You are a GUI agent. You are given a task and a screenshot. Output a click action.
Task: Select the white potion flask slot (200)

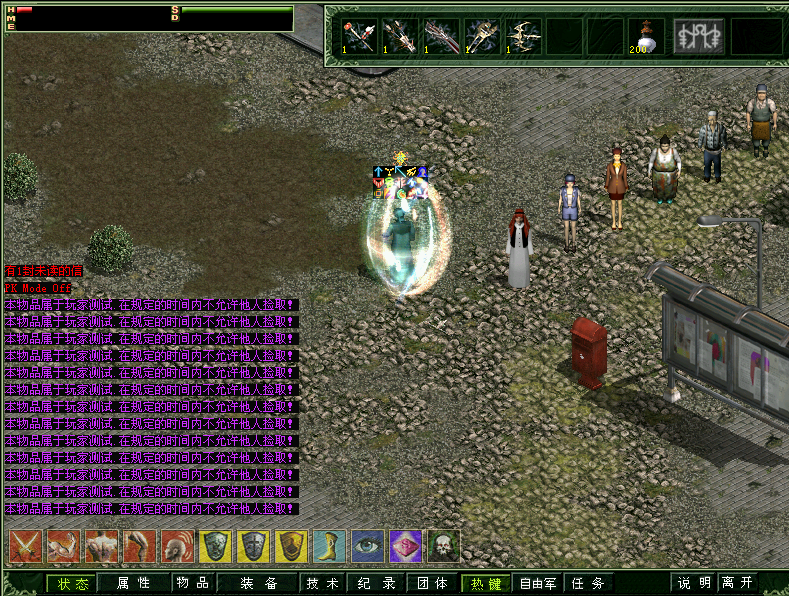pos(646,36)
